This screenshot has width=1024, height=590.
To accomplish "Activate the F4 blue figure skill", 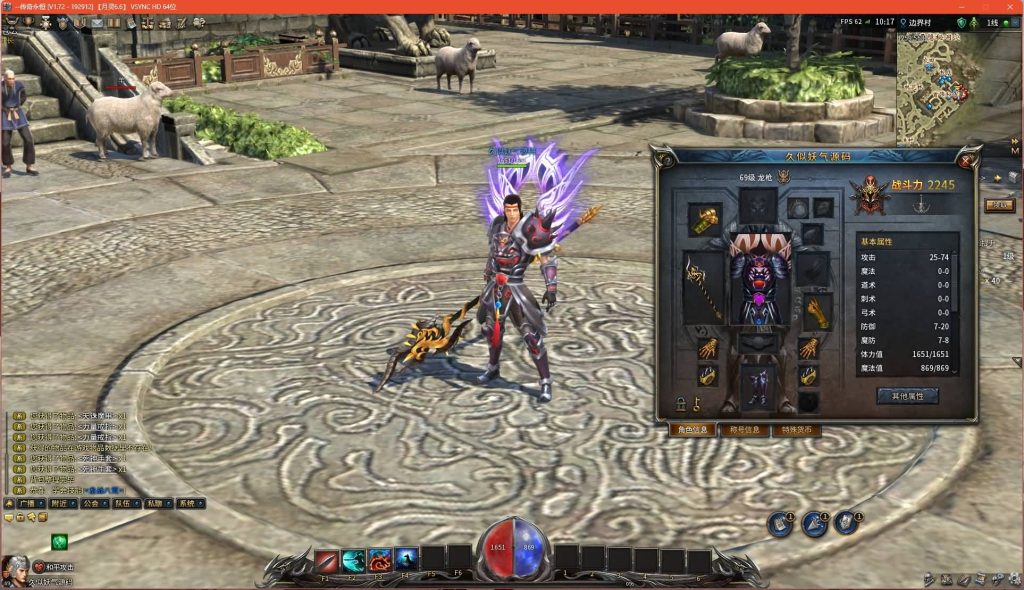I will [x=406, y=560].
